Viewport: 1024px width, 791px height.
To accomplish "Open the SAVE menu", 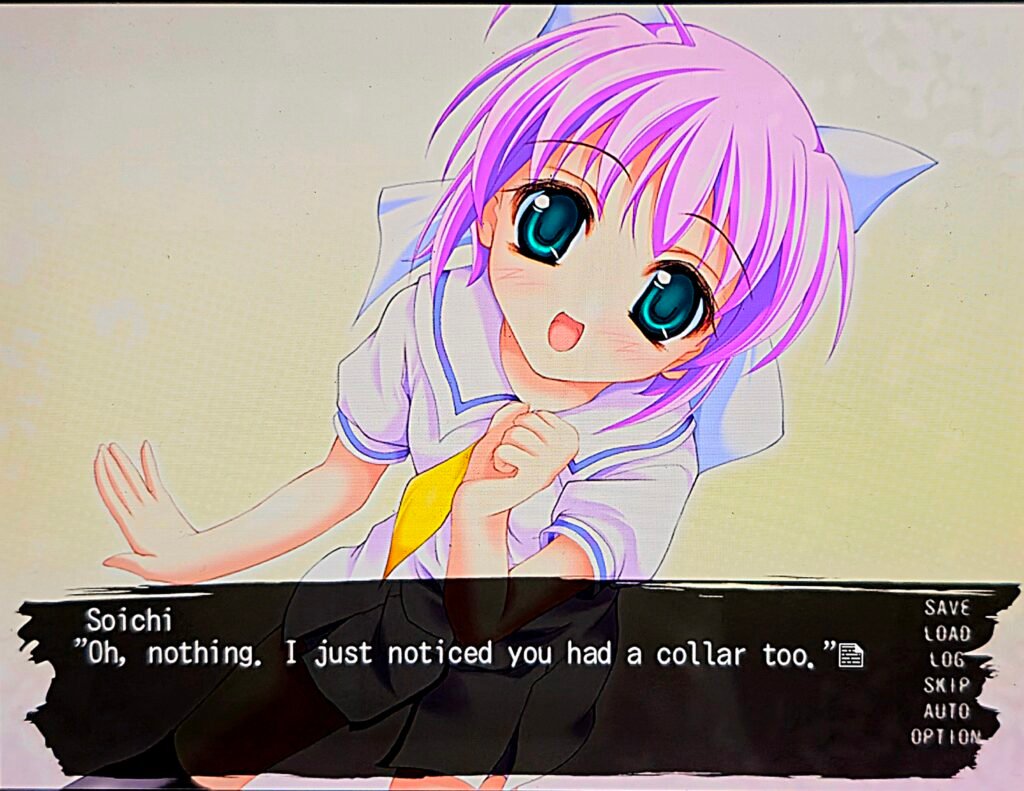I will (x=946, y=607).
